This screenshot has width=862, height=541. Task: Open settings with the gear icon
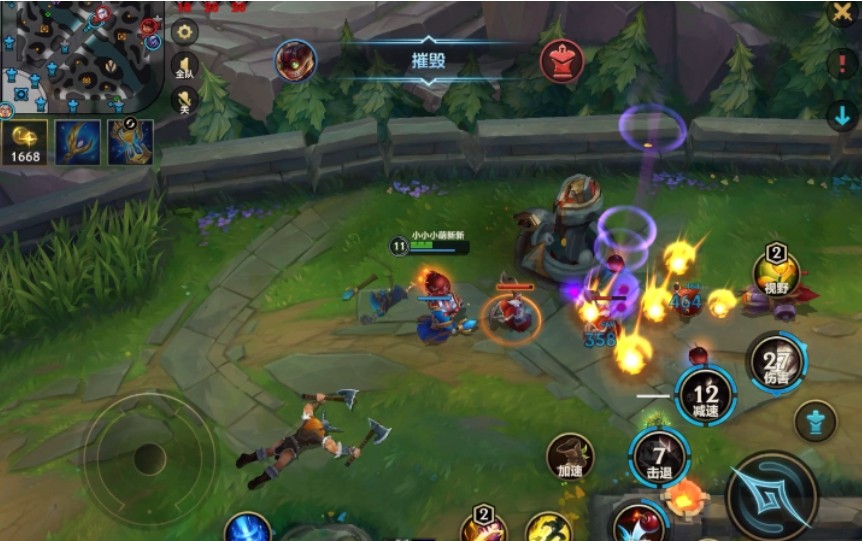pos(185,32)
